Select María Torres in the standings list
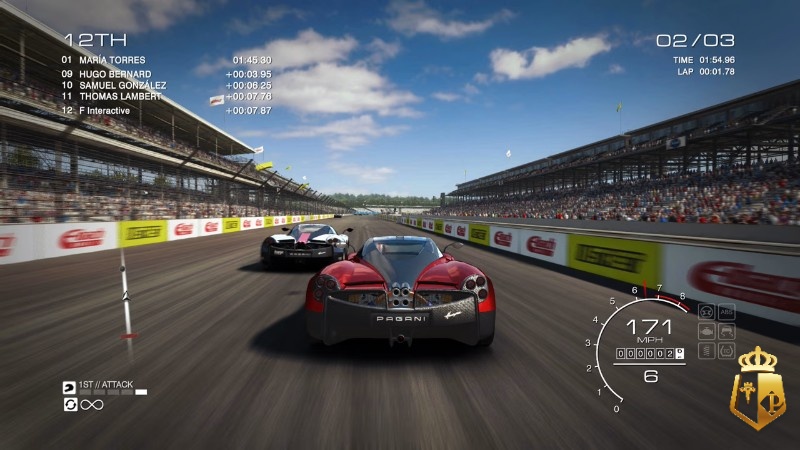The width and height of the screenshot is (800, 450). (104, 60)
